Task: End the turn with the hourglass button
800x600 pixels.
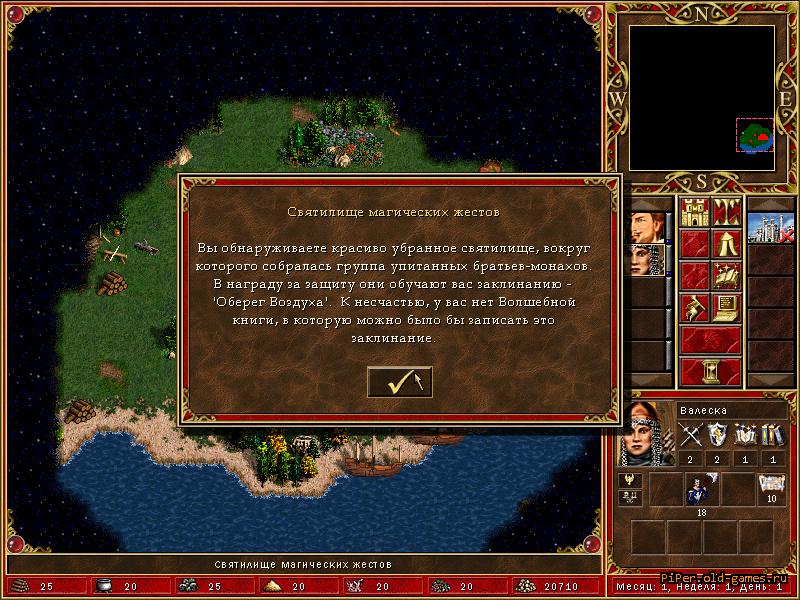Action: pyautogui.click(x=710, y=371)
